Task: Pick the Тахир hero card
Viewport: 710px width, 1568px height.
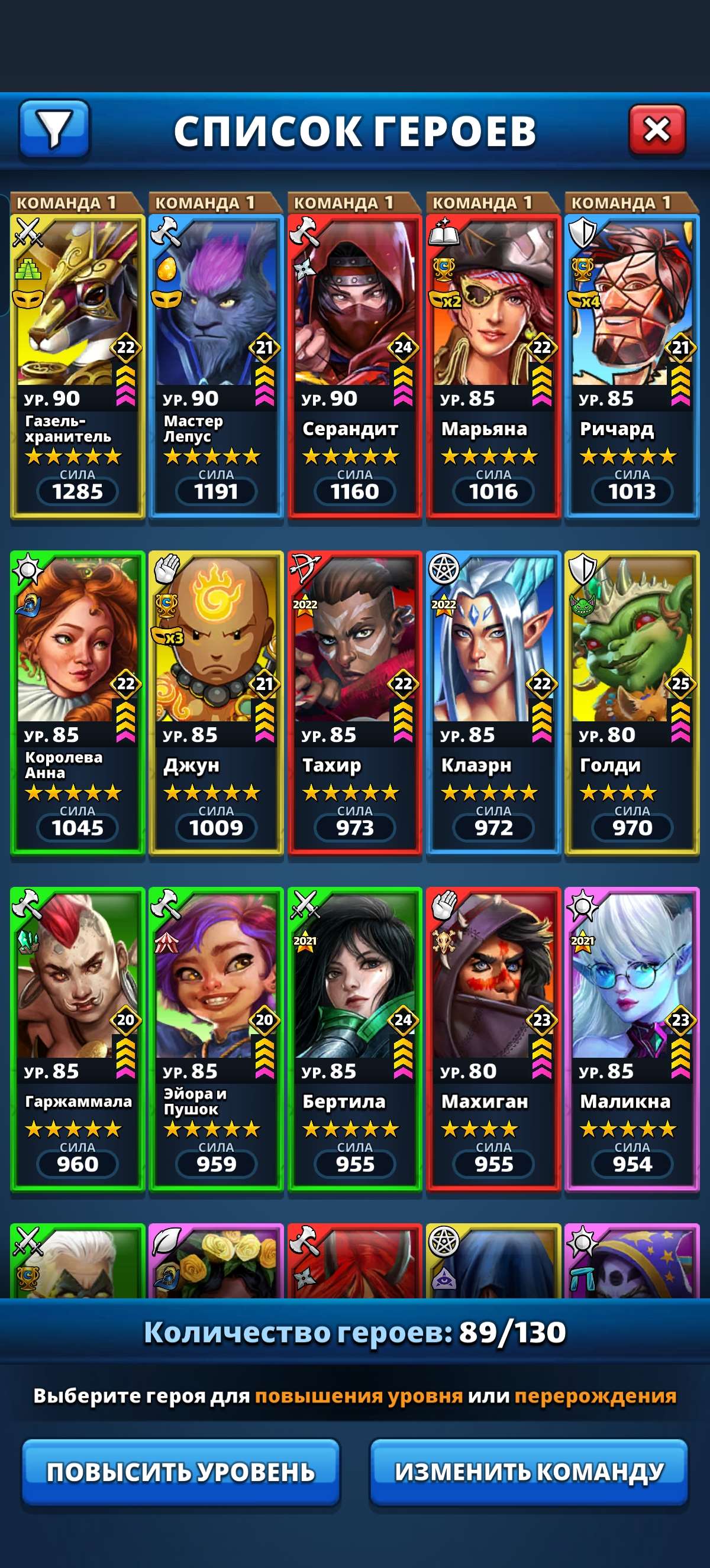Action: (x=354, y=702)
